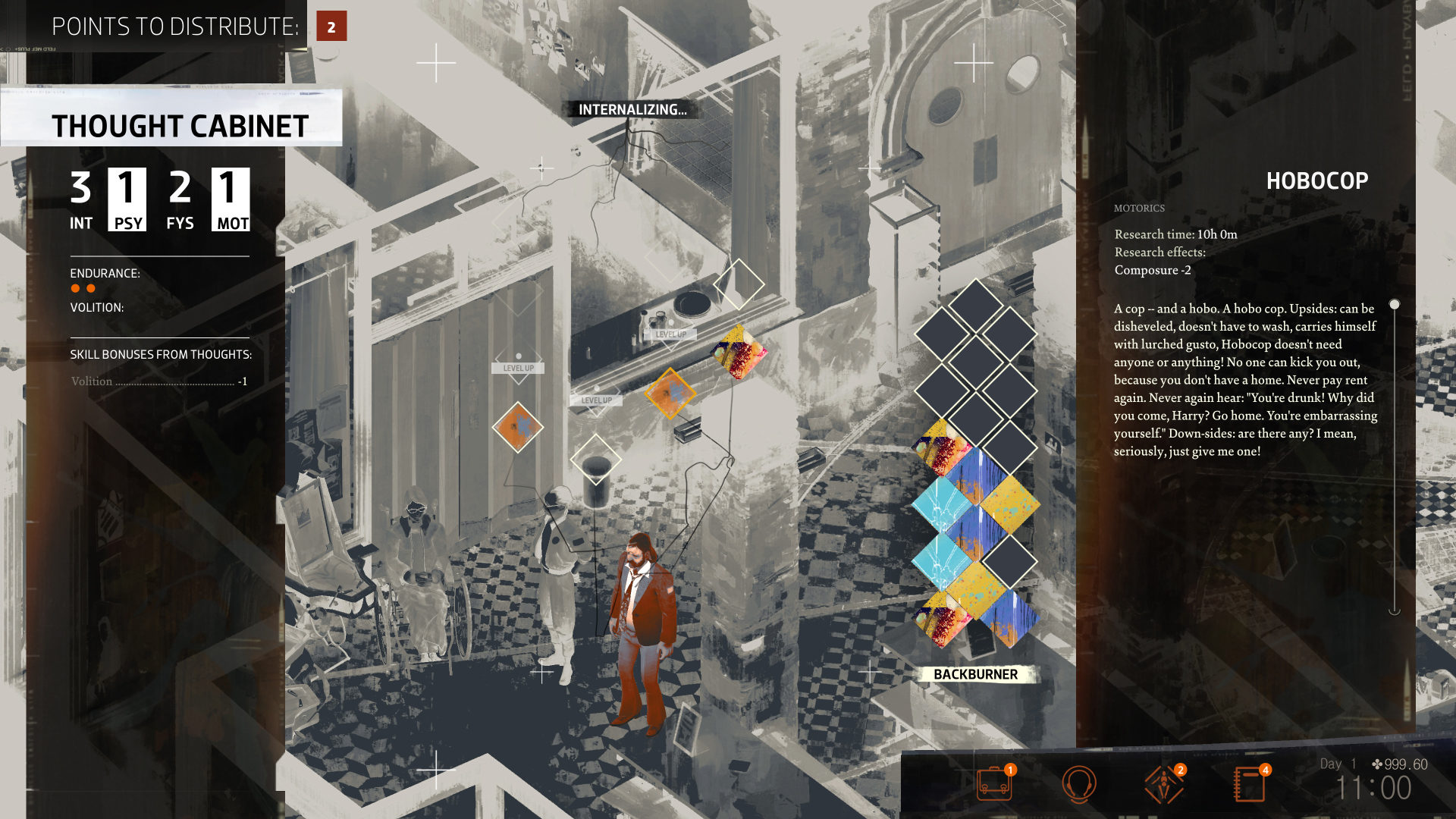Viewport: 1456px width, 819px height.
Task: Open the journal notebook icon
Action: (1249, 784)
